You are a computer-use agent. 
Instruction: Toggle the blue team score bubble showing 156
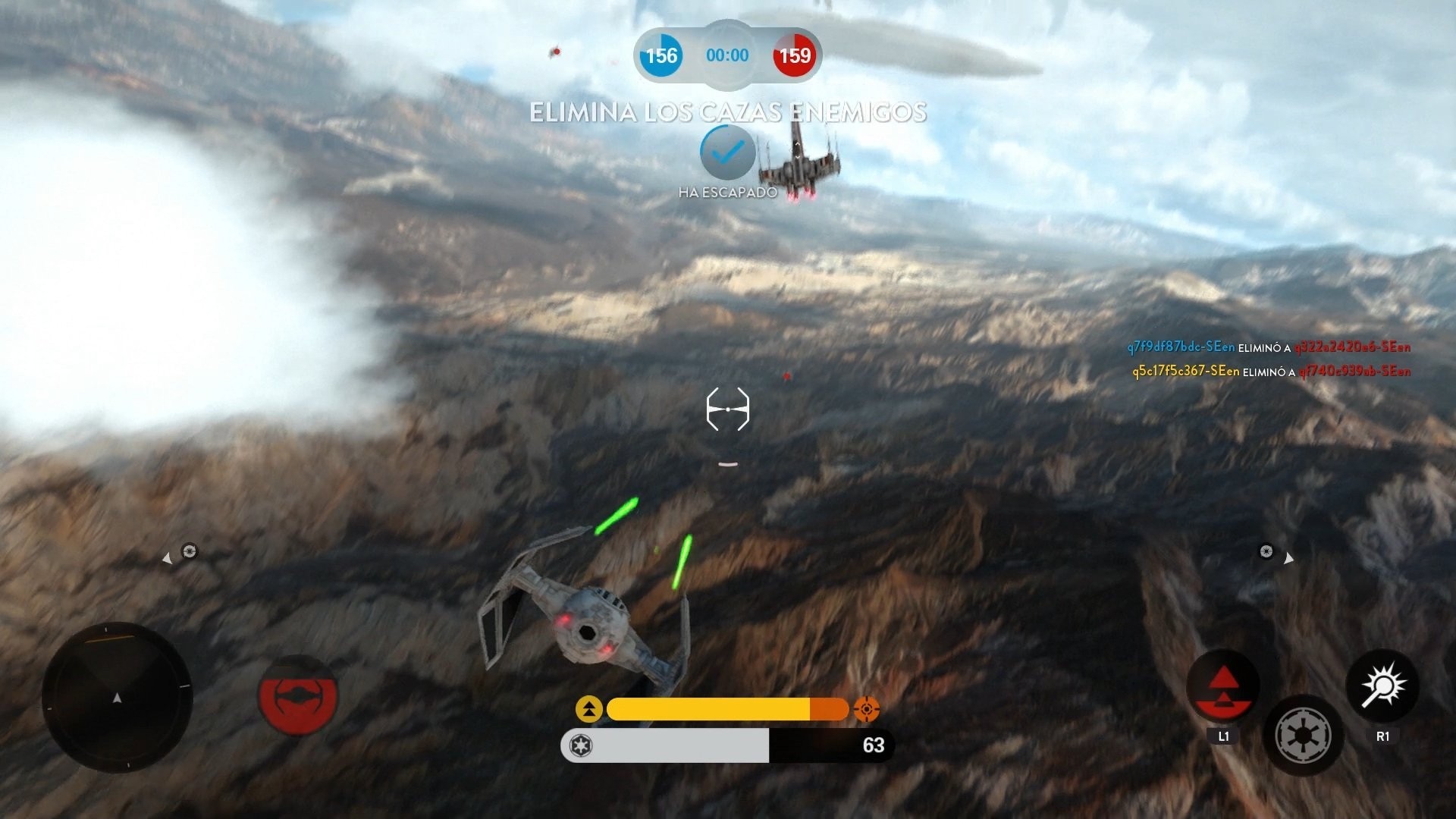coord(661,55)
